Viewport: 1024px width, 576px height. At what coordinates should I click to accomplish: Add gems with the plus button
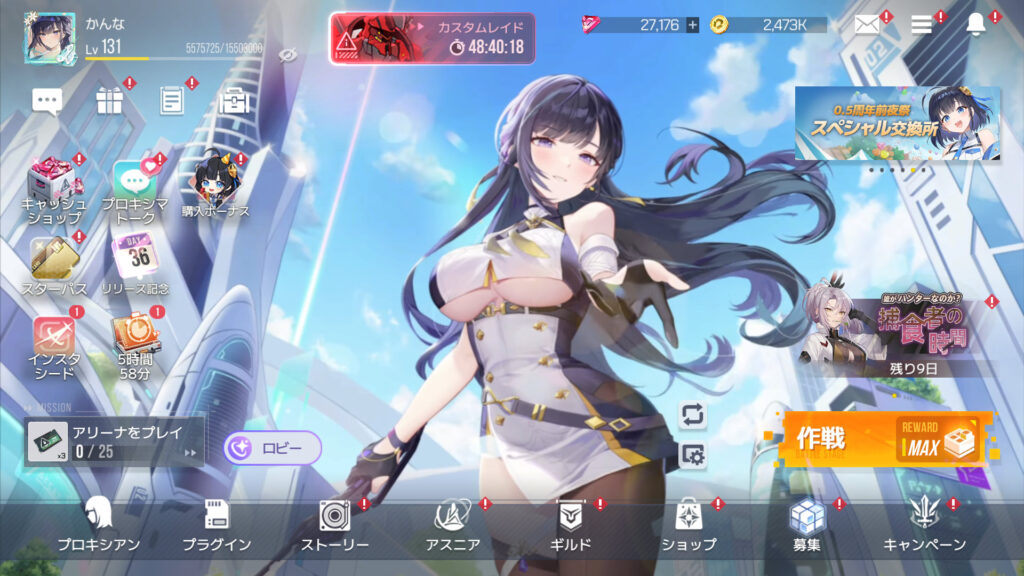tap(692, 25)
